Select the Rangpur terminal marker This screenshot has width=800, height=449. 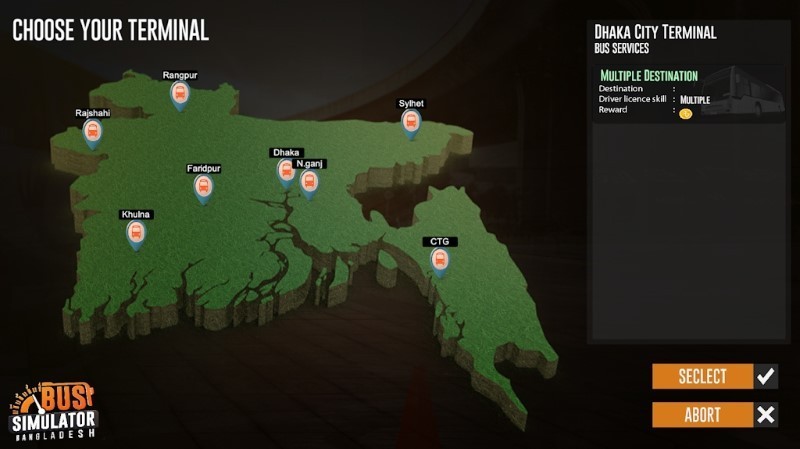[180, 95]
